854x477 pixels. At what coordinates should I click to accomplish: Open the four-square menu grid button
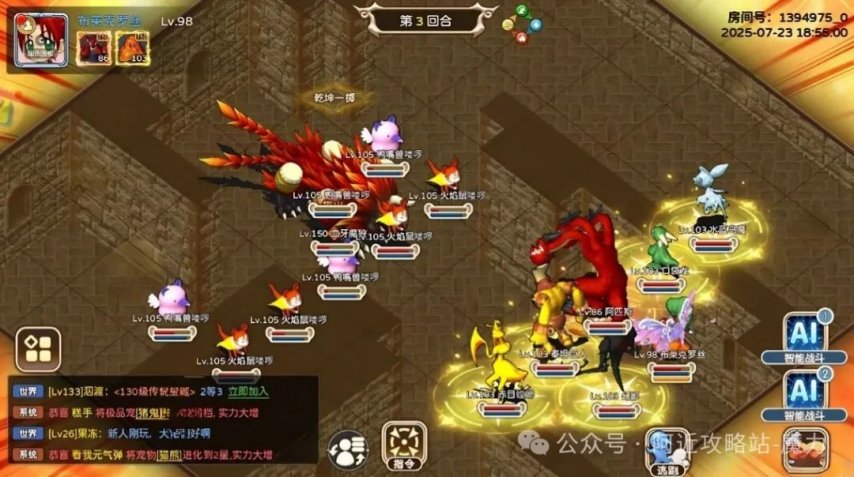coord(38,348)
